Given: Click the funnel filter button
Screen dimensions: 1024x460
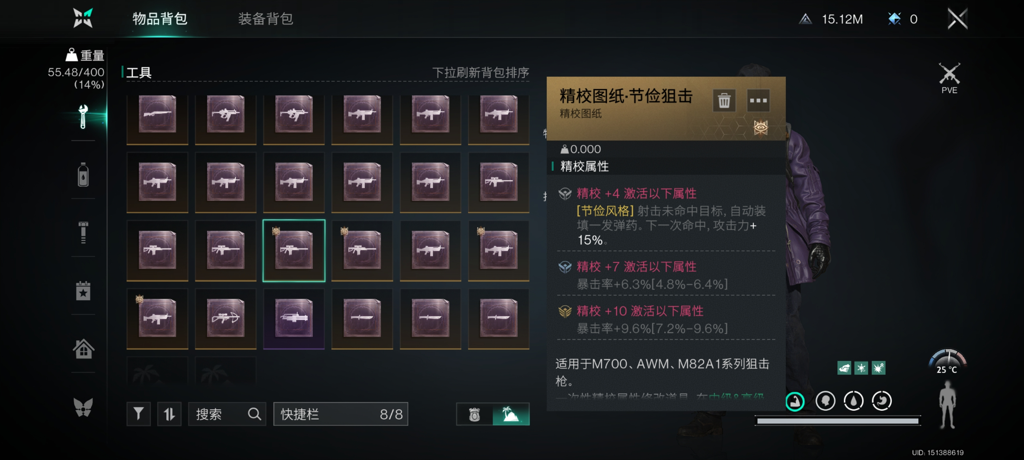Looking at the screenshot, I should pos(139,414).
